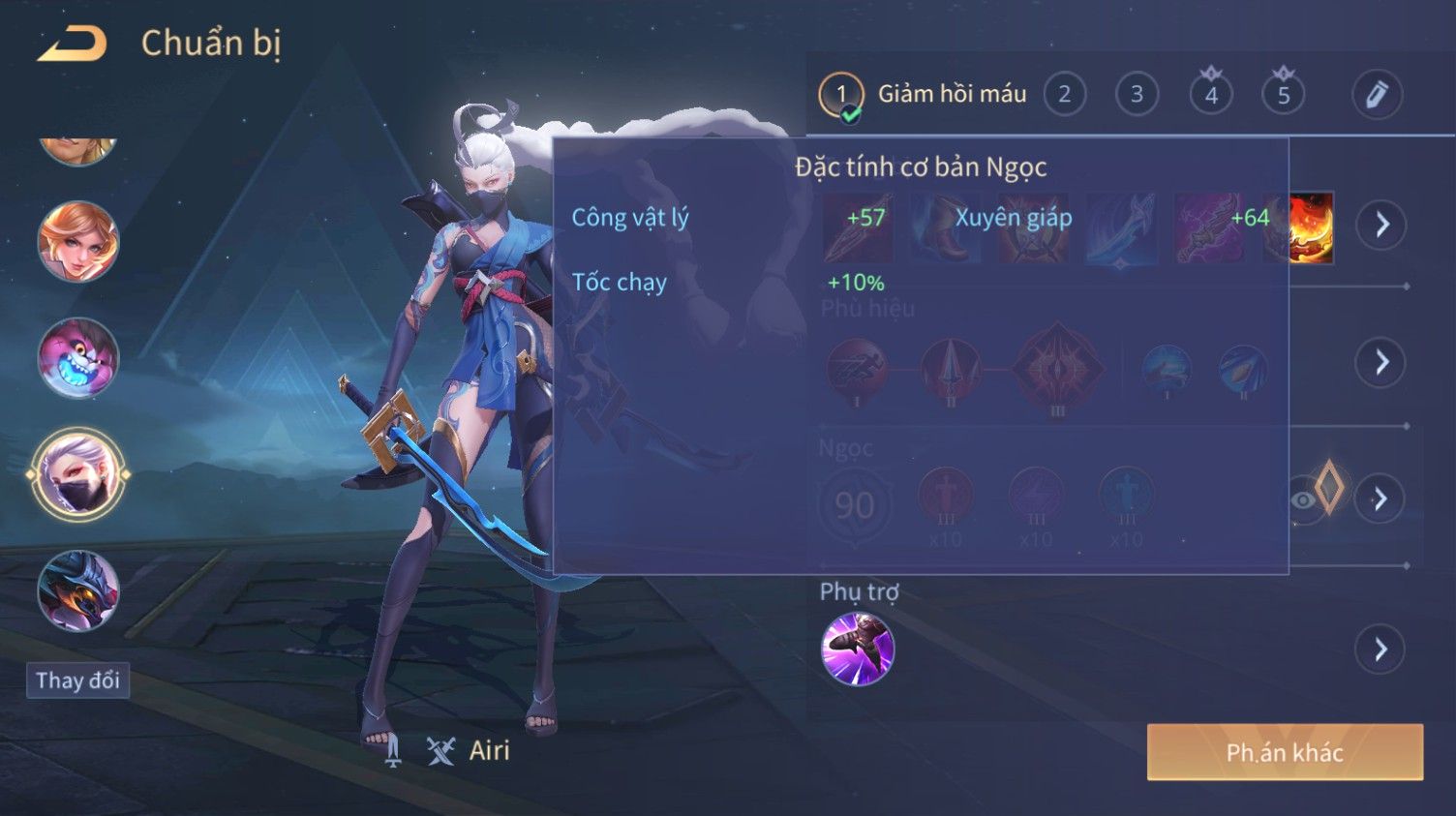Image resolution: width=1456 pixels, height=816 pixels.
Task: Open equipment build arrow
Action: point(1381,225)
